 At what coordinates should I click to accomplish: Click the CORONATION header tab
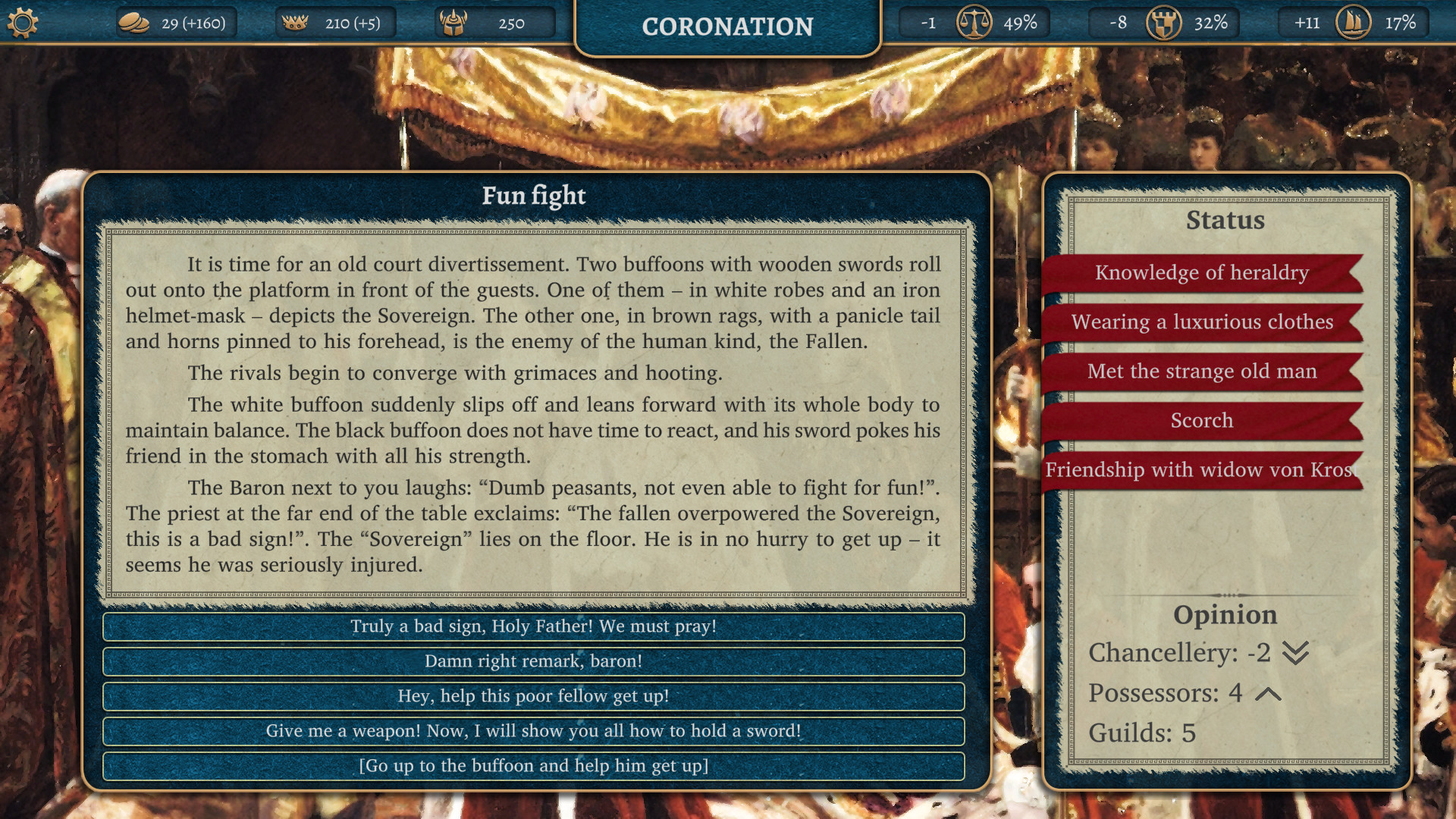727,27
